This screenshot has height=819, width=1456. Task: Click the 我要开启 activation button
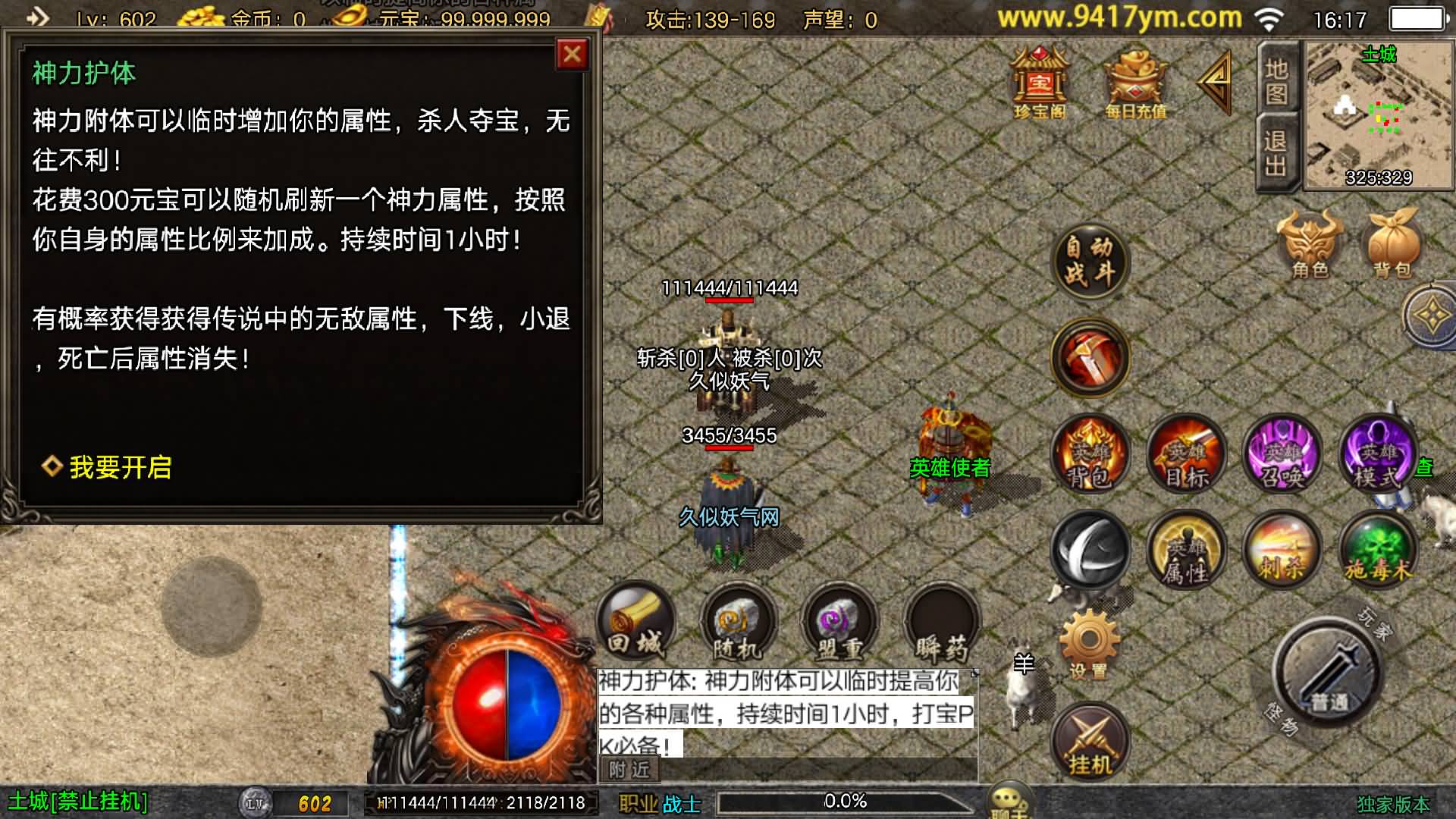point(120,469)
